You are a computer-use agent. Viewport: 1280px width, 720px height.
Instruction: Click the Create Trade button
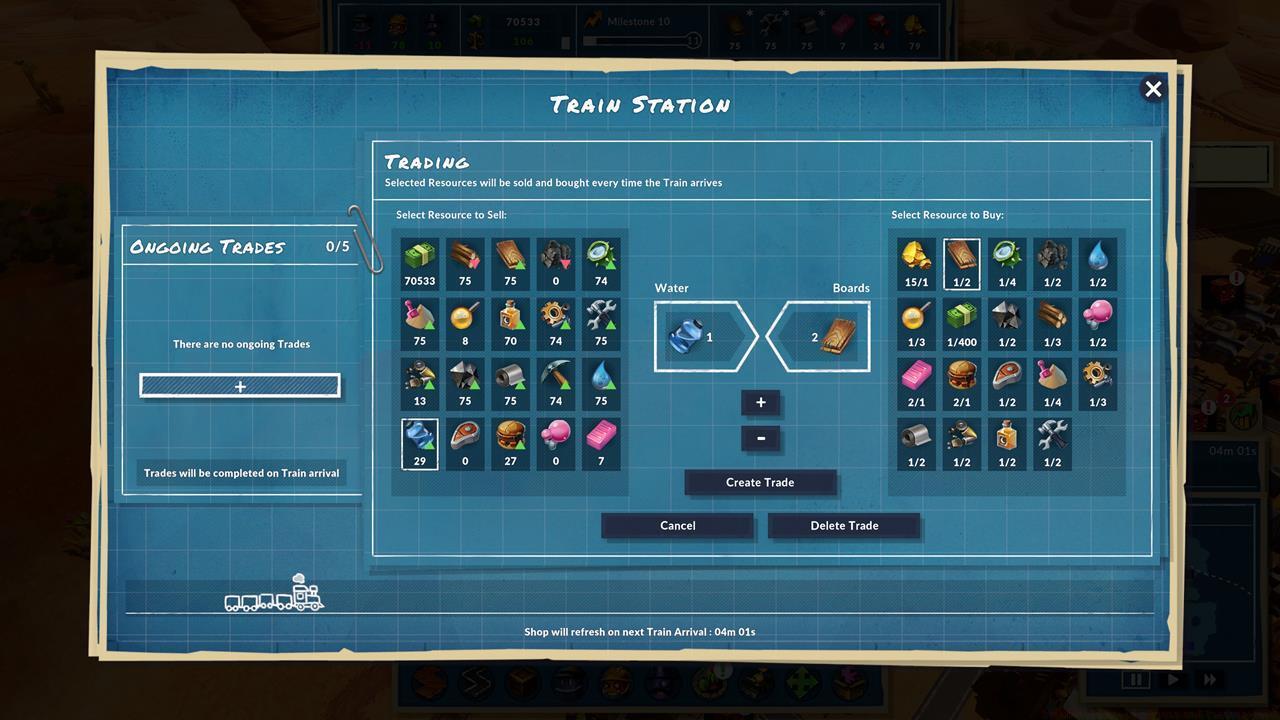pyautogui.click(x=760, y=482)
